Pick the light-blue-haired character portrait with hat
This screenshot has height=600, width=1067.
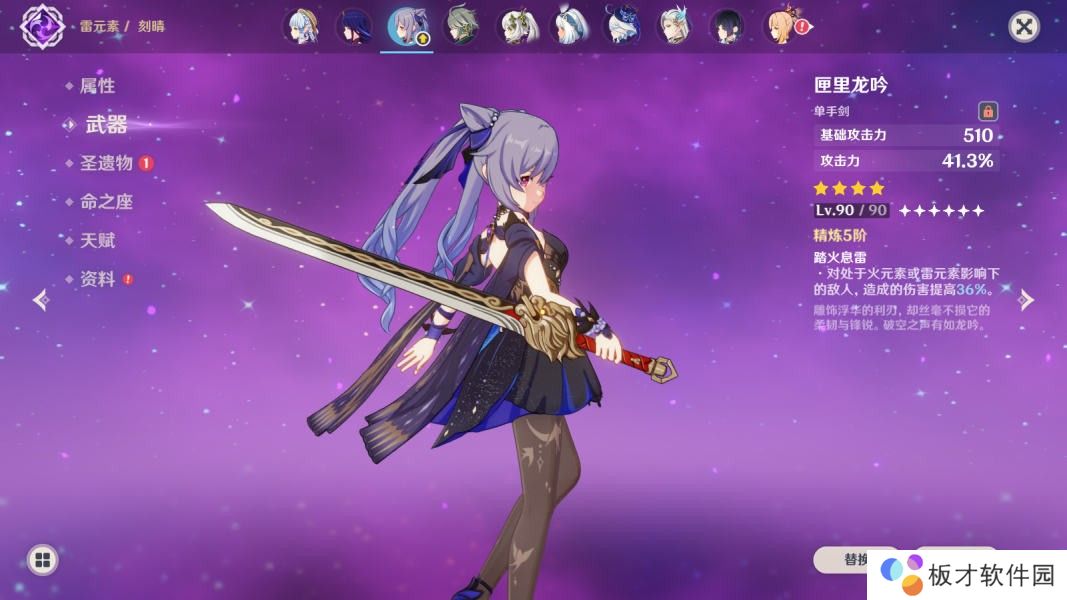(x=300, y=27)
